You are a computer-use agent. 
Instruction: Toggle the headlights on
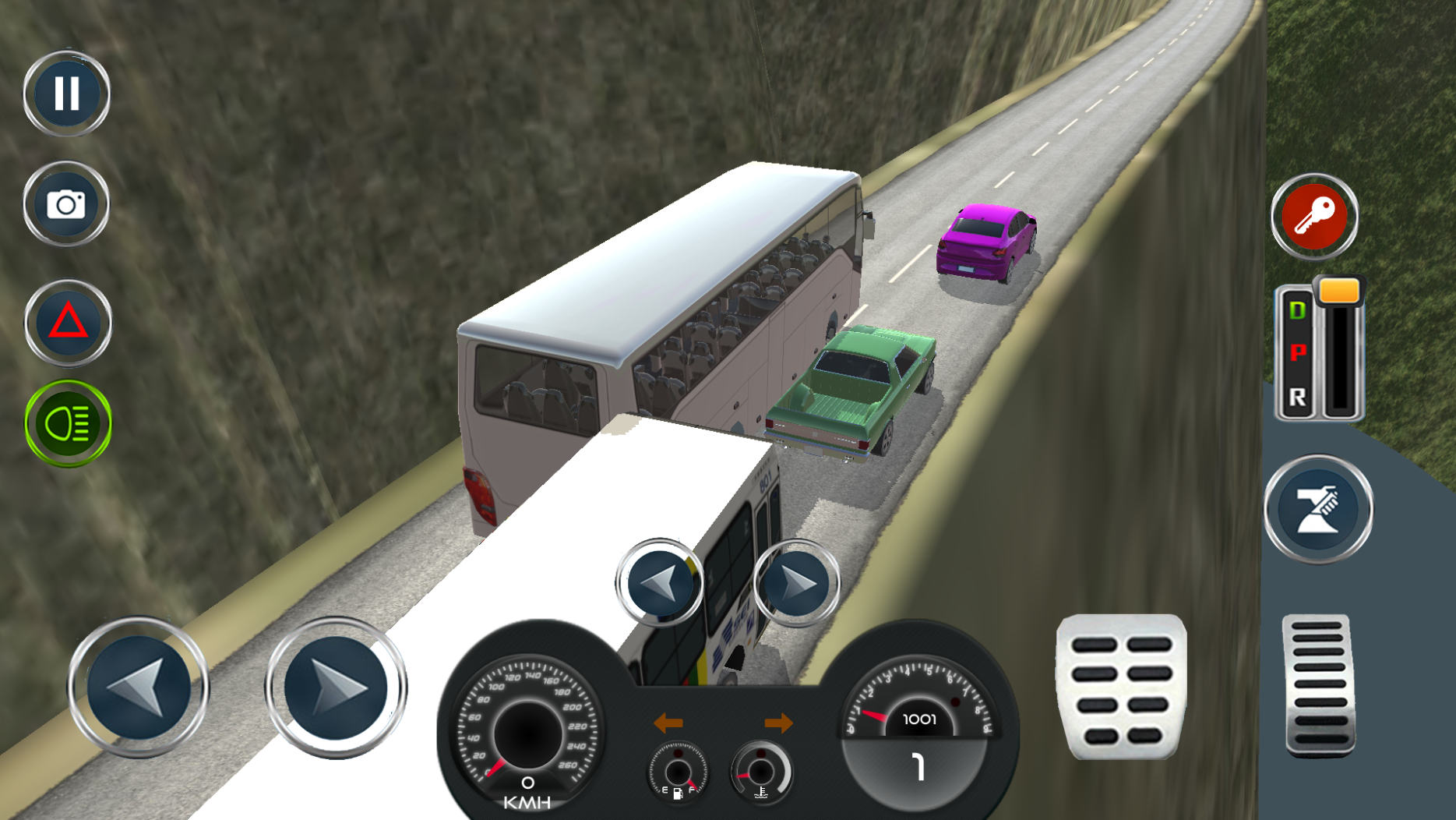66,423
